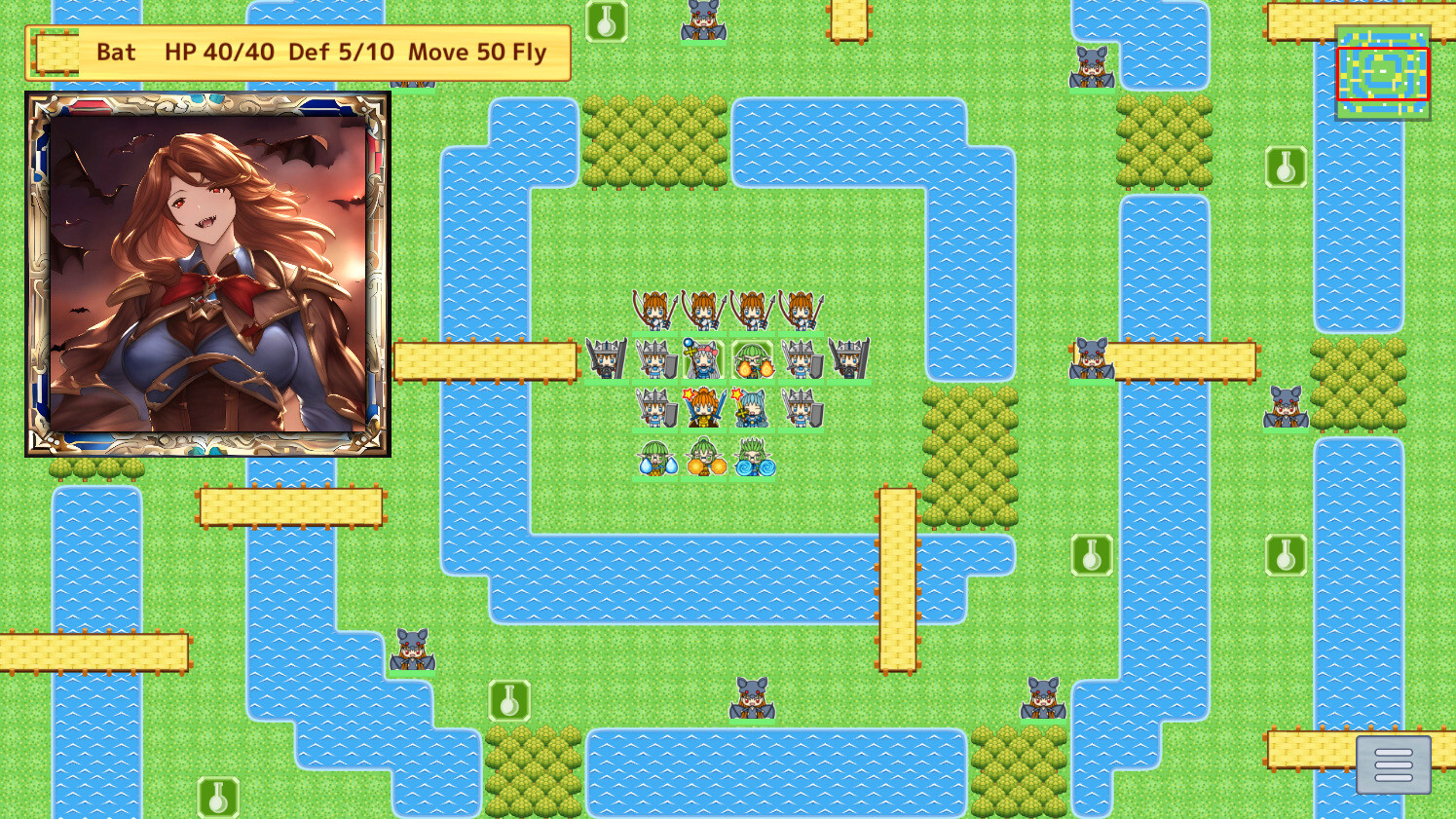Click the Bat perched near the bottom bridge

750,701
